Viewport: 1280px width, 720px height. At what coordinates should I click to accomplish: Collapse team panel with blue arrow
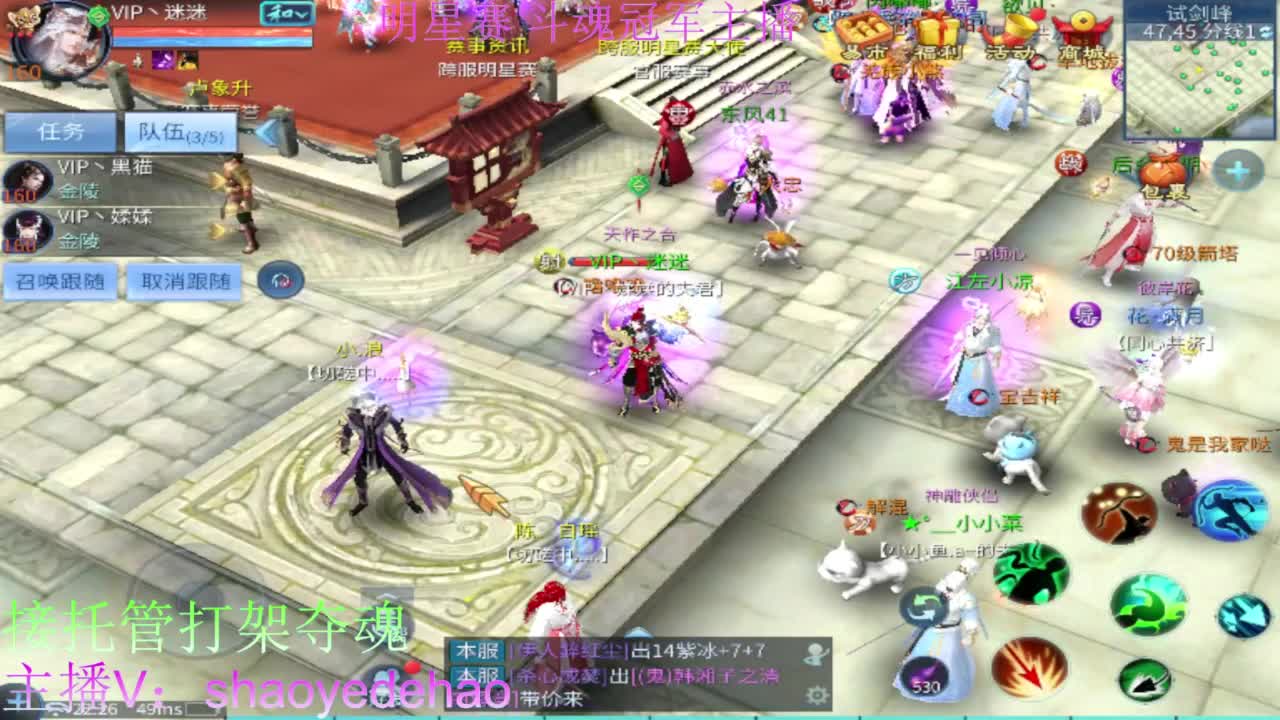269,130
